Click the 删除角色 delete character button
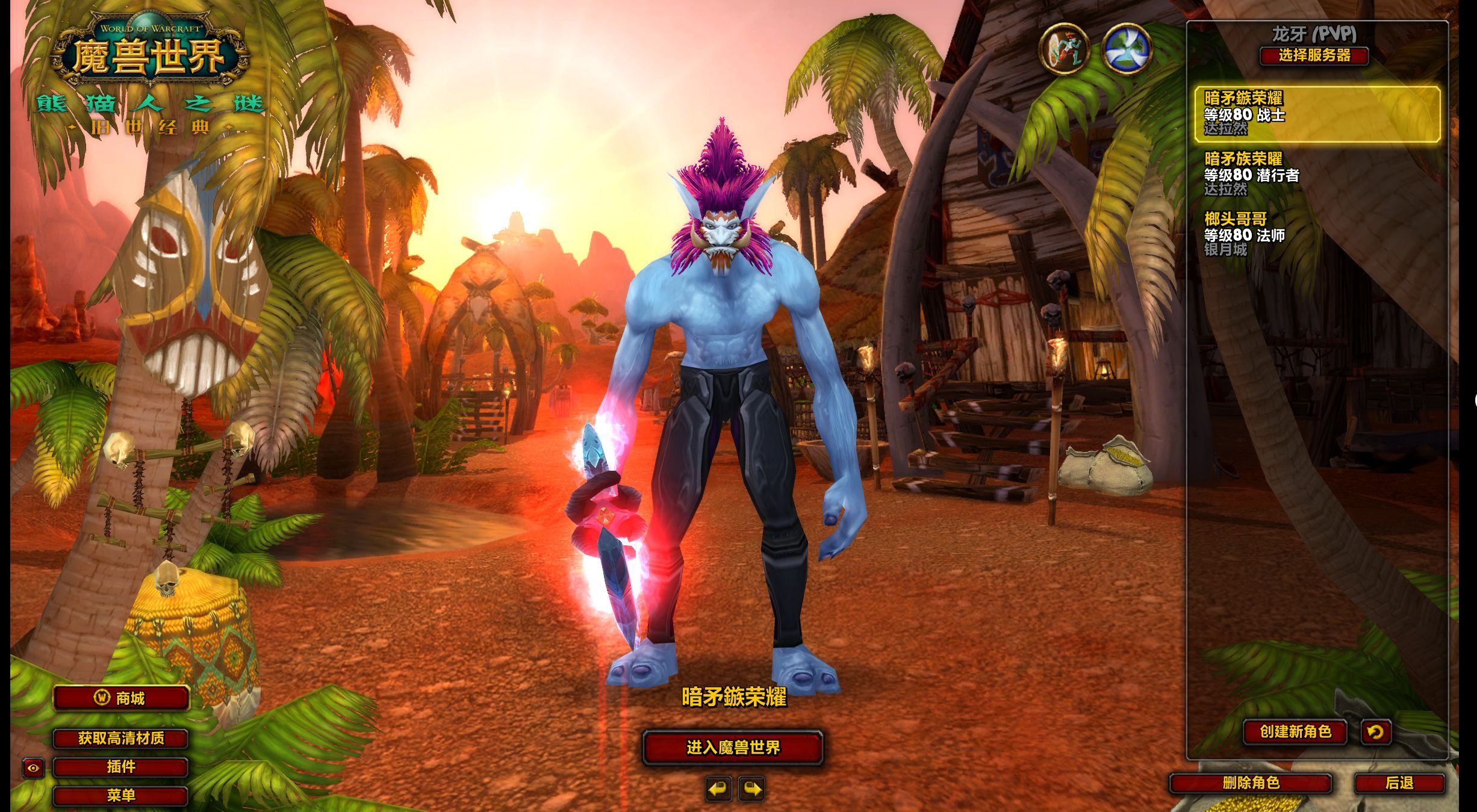1477x812 pixels. [x=1251, y=783]
